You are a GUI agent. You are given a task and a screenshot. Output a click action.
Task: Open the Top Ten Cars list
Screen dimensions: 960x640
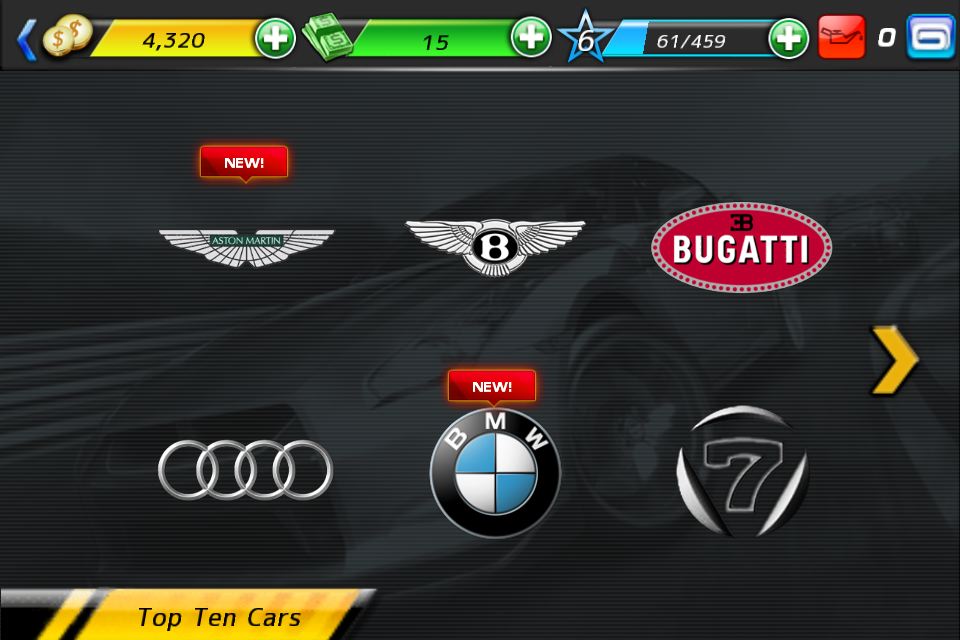click(218, 617)
